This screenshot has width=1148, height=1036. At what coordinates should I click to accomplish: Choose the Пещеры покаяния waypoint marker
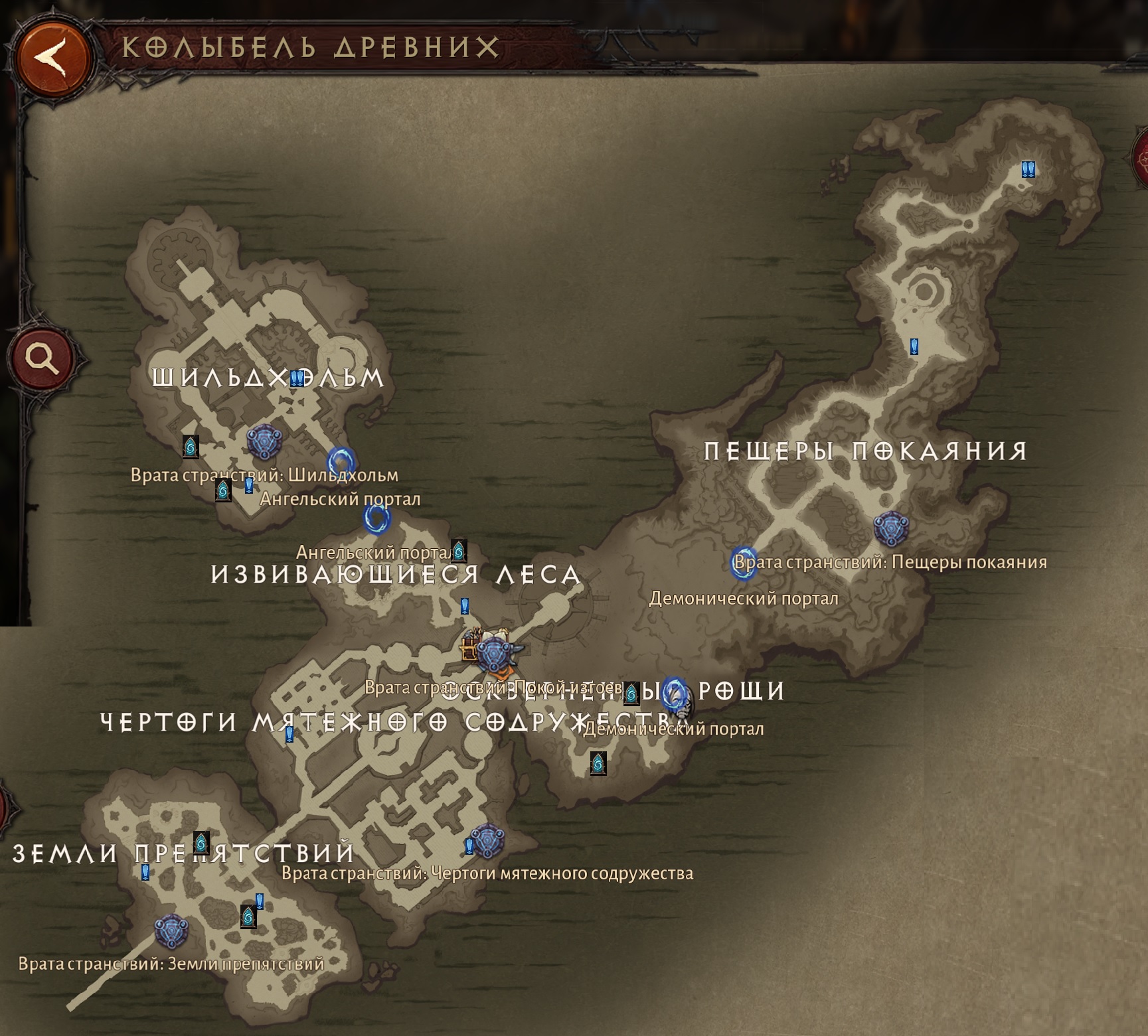890,528
